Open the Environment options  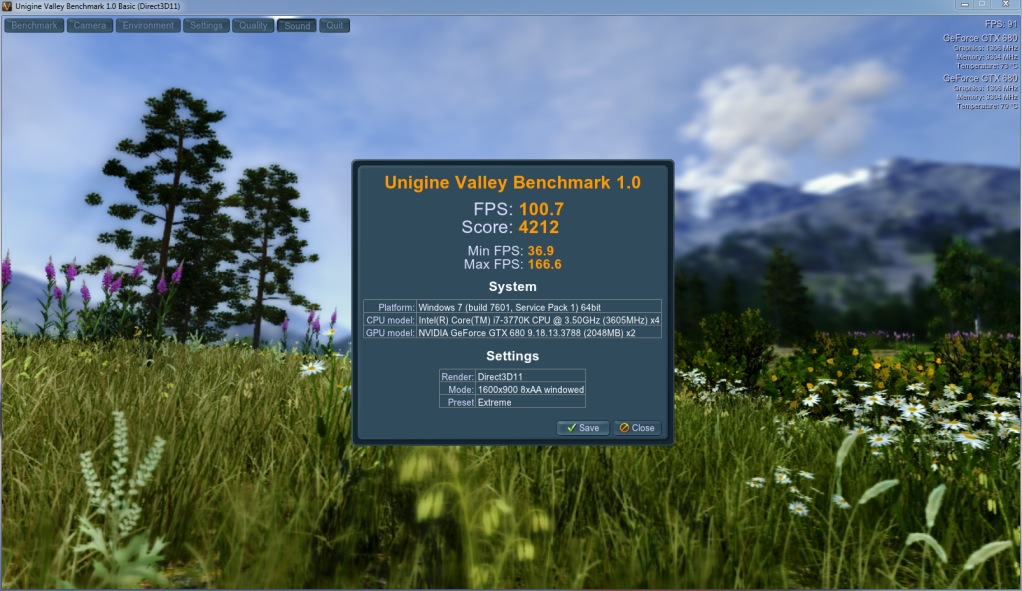(148, 25)
